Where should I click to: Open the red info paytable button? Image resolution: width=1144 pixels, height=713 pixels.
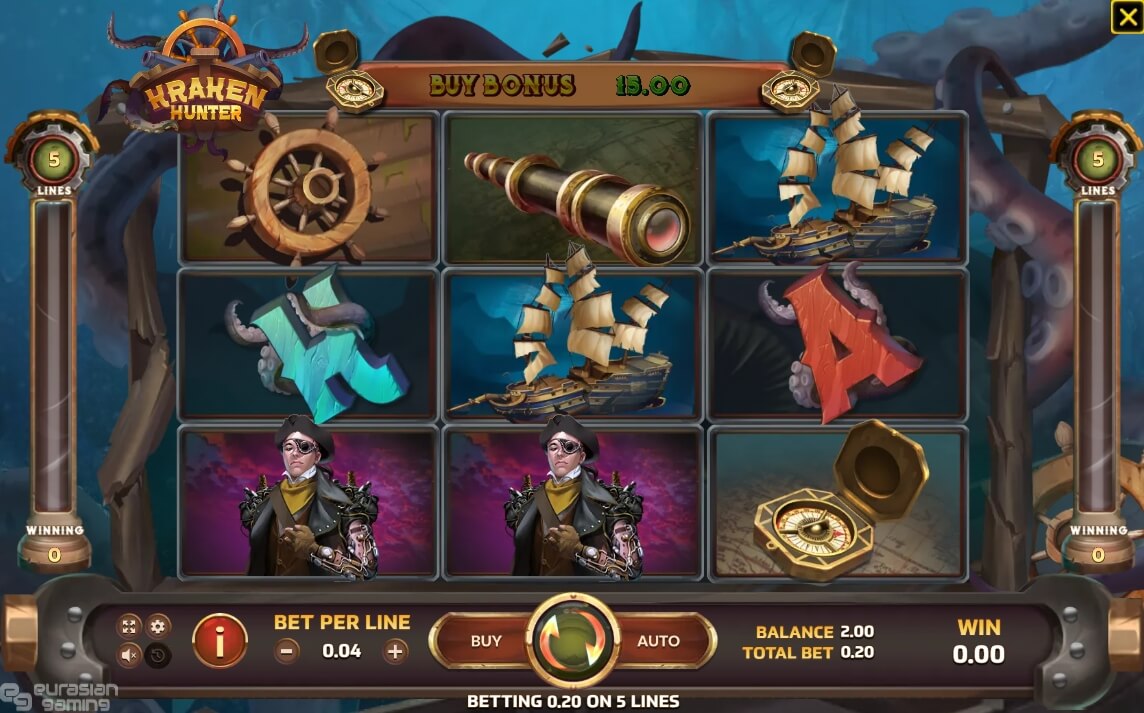(219, 640)
